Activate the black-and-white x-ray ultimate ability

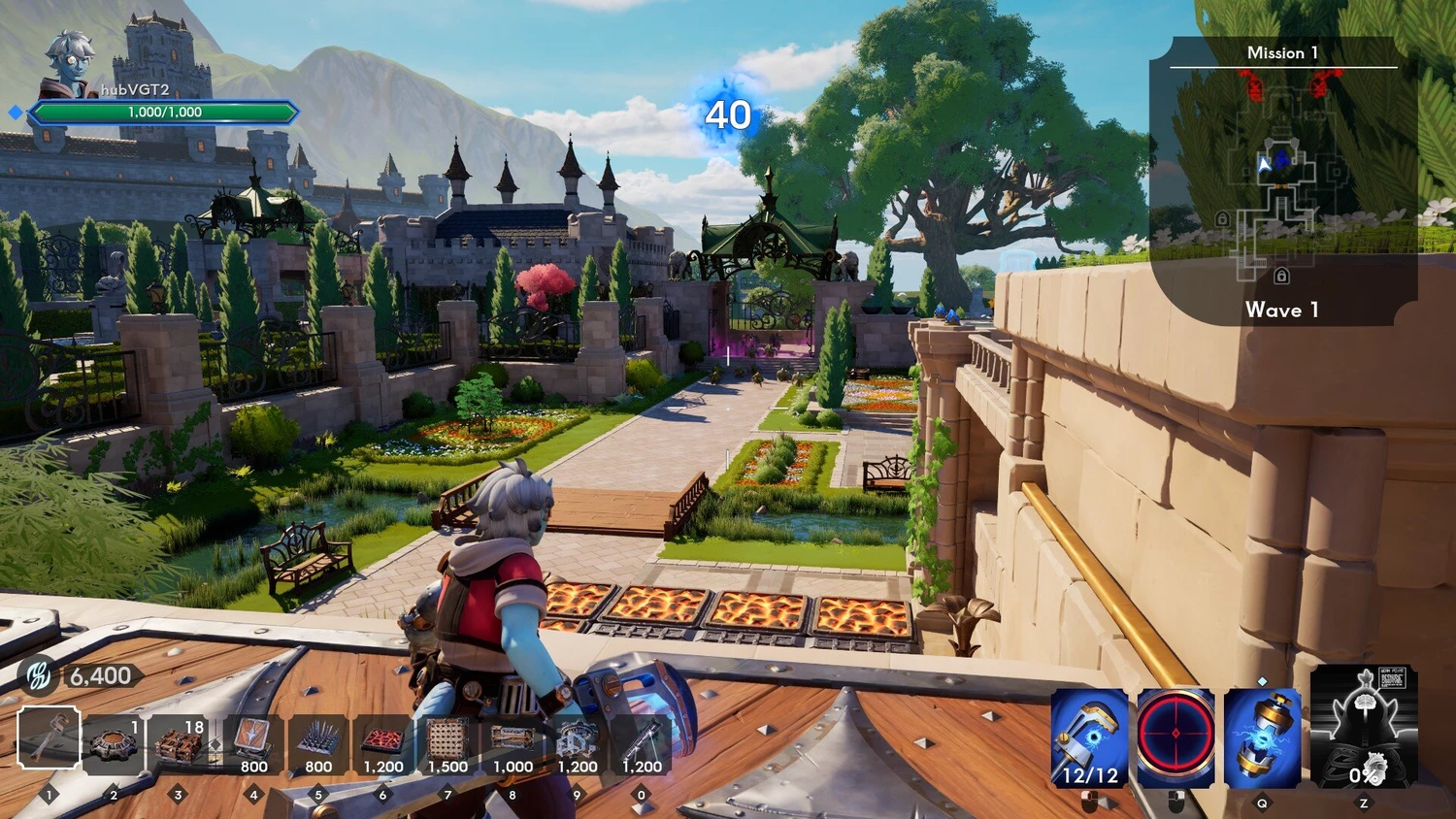[x=1363, y=727]
